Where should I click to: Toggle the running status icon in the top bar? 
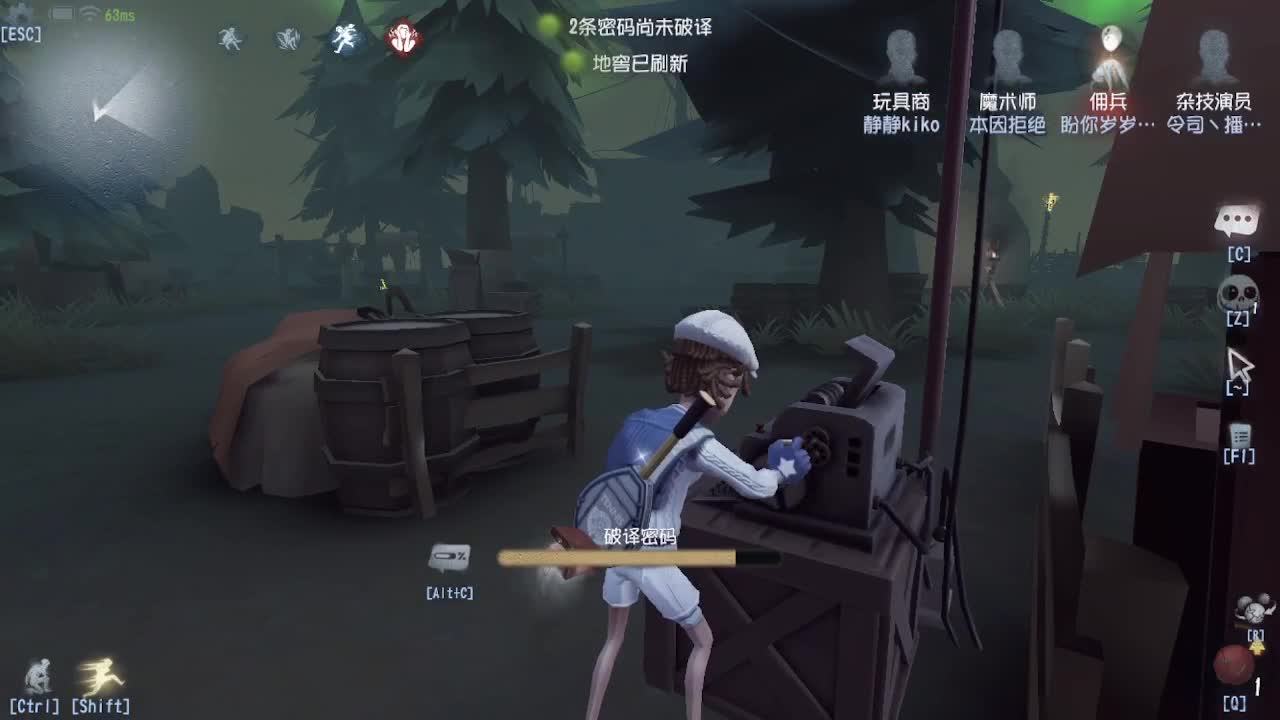coord(345,40)
